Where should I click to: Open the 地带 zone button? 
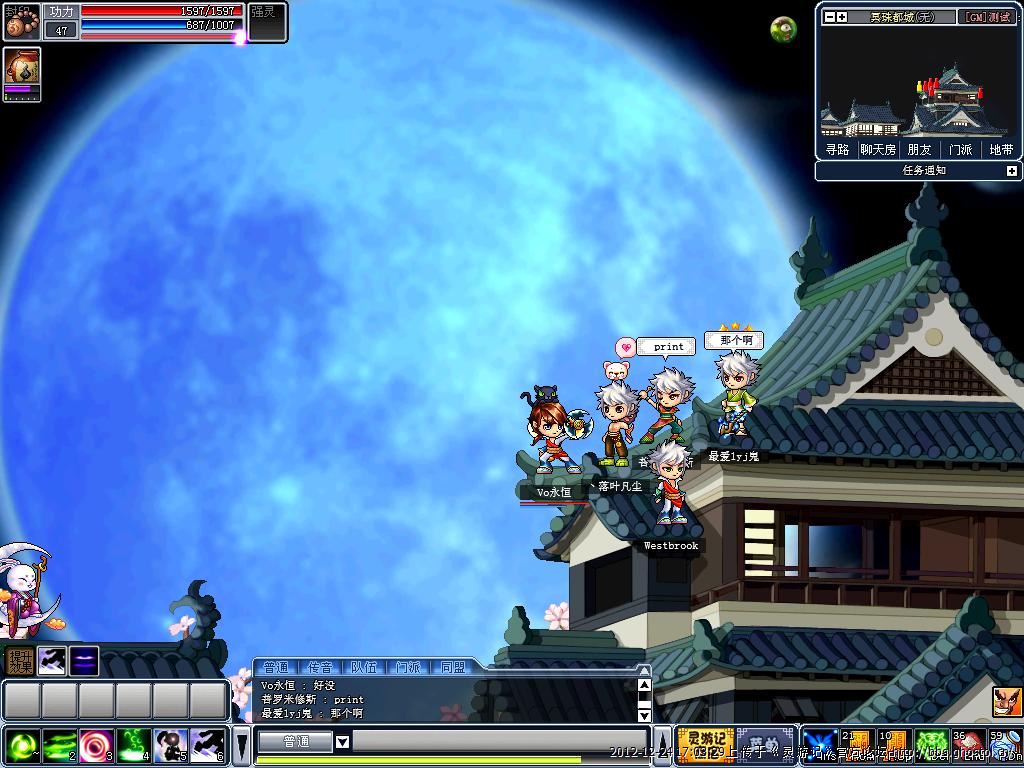(1001, 149)
